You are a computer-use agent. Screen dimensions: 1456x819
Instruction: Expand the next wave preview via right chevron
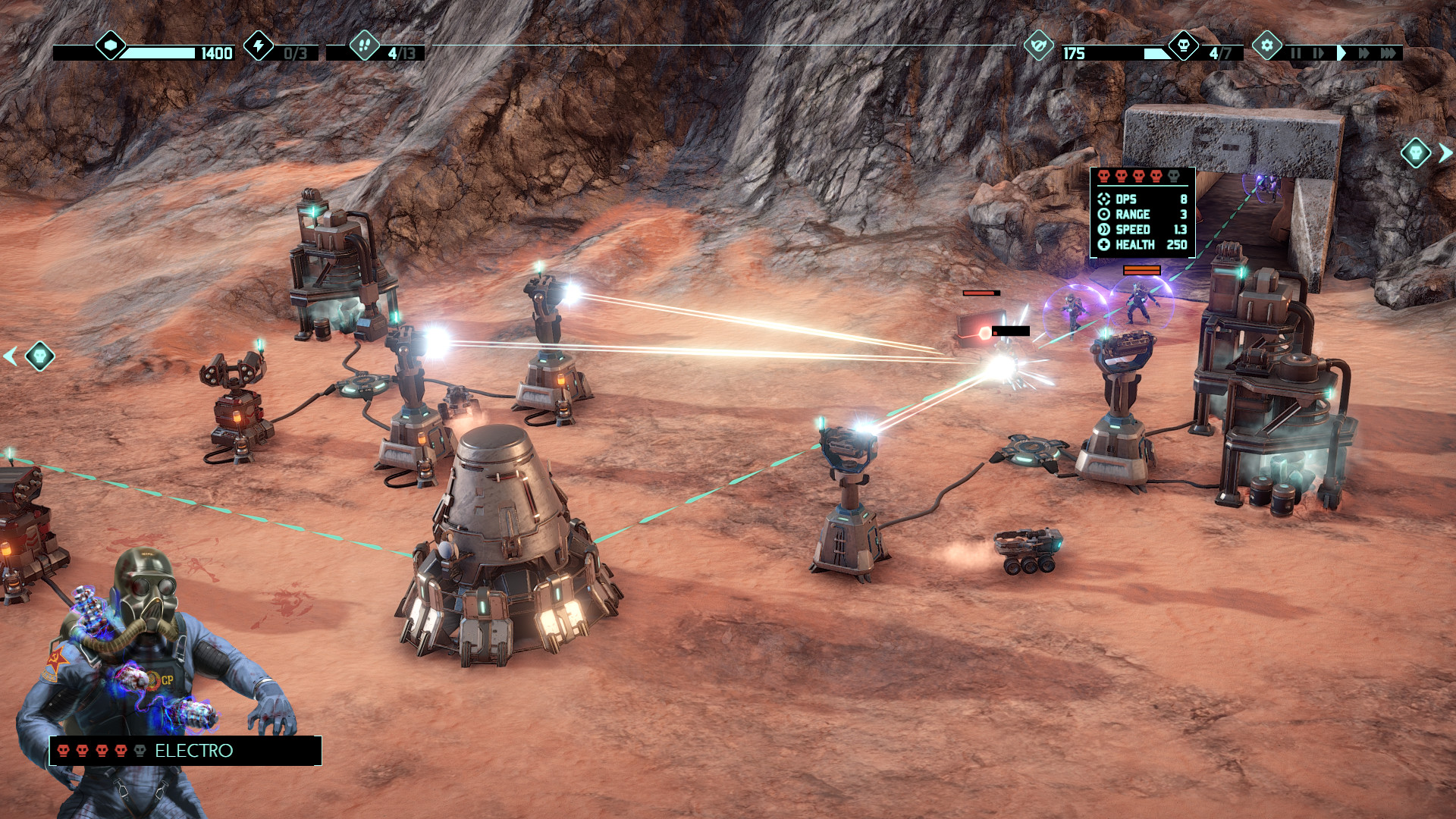click(x=1444, y=152)
